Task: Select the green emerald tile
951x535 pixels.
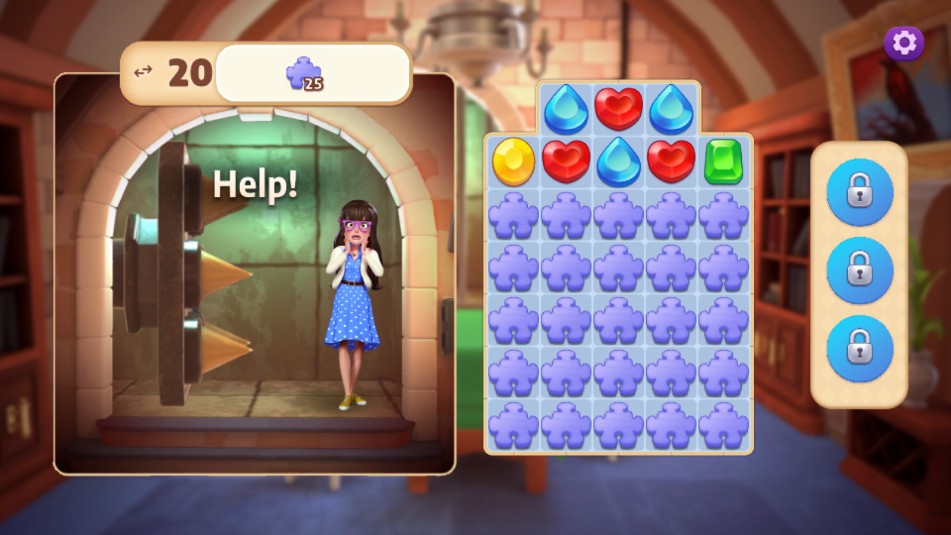Action: click(723, 161)
